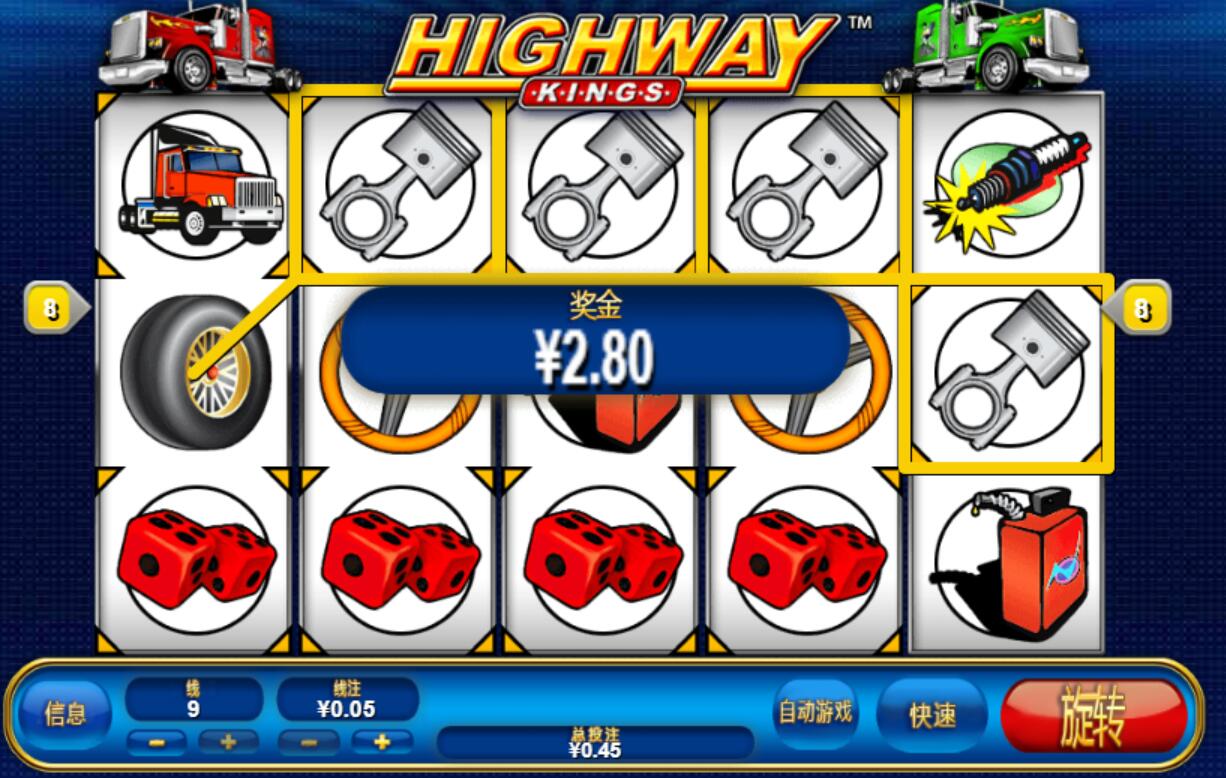
Task: Raise the line bet (线注)
Action: coord(381,742)
